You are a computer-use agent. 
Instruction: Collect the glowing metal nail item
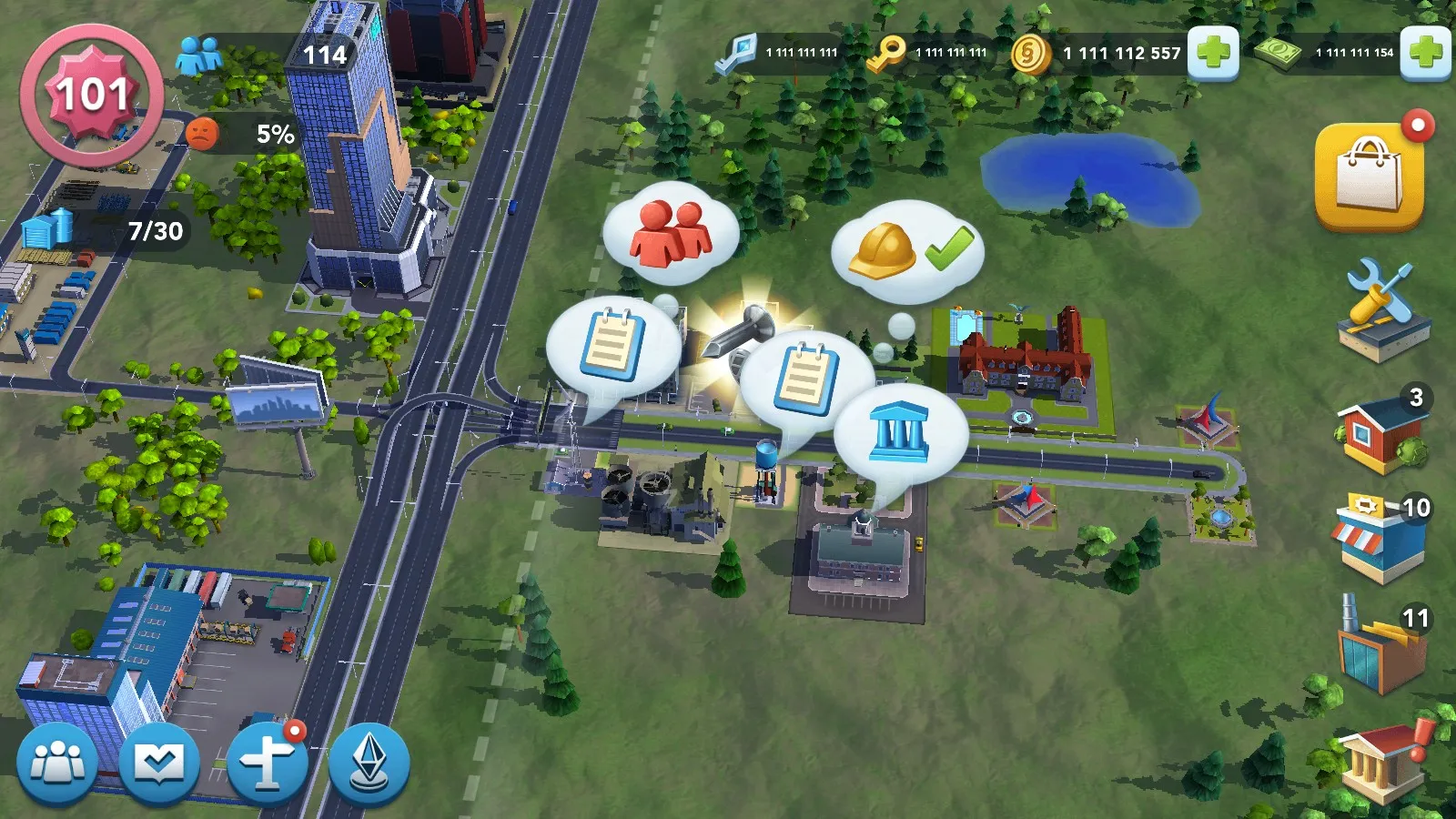click(739, 330)
